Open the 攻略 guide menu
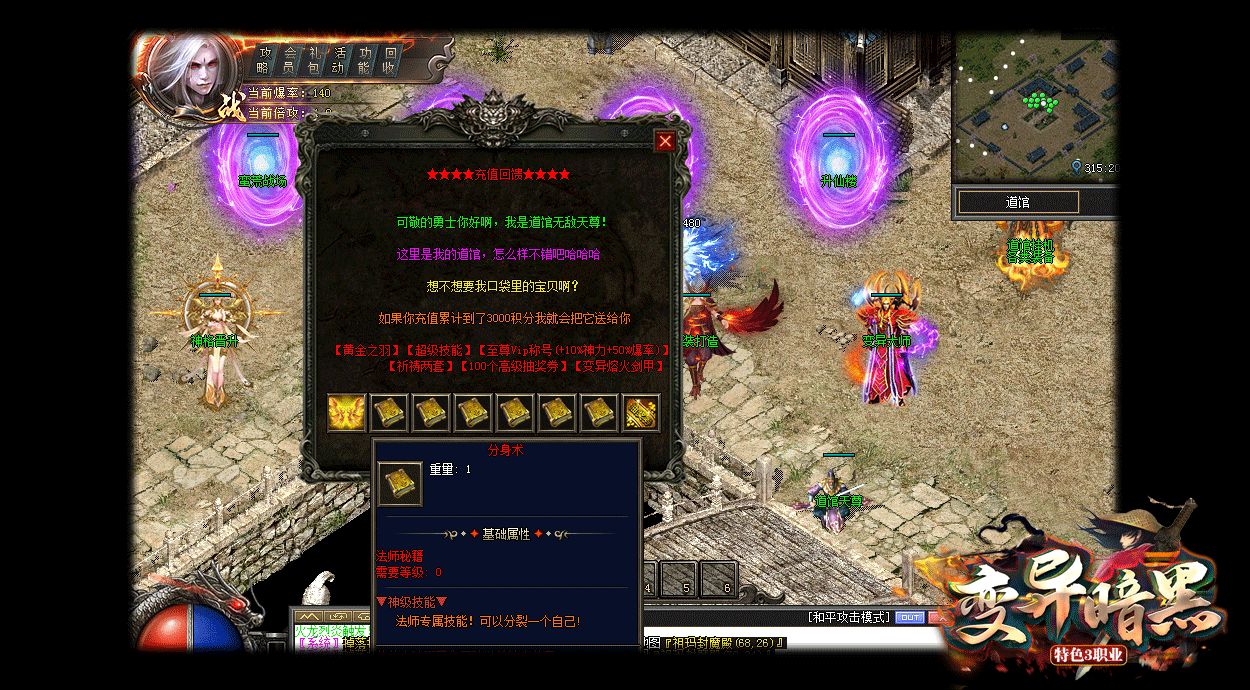Screen dimensions: 1250x690 pos(263,60)
